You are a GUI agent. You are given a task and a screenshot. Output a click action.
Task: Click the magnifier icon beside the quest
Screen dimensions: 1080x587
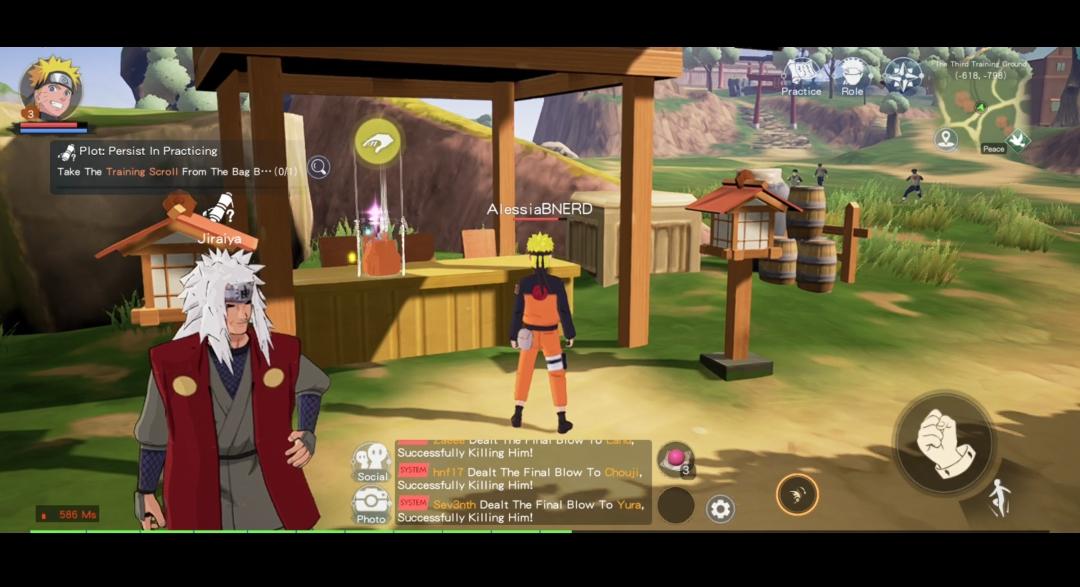pyautogui.click(x=319, y=167)
